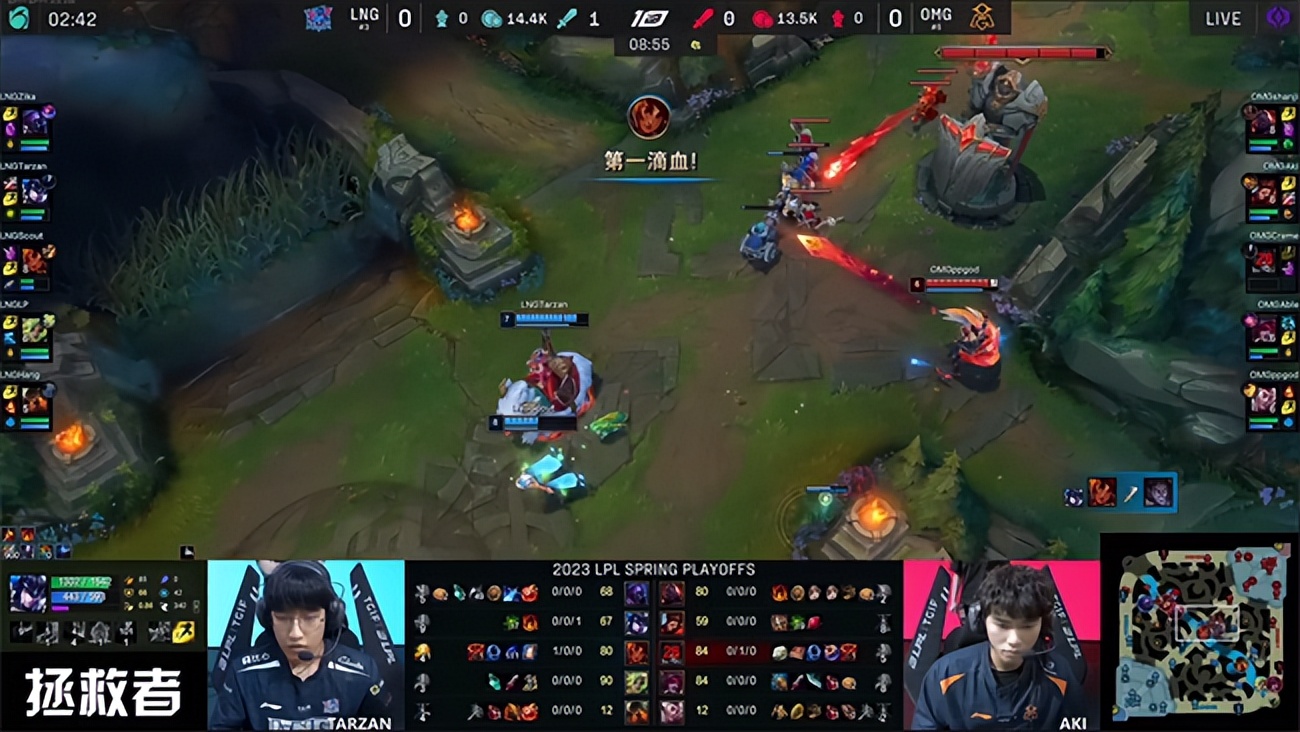Click OMGppgod's red health bar

(957, 282)
